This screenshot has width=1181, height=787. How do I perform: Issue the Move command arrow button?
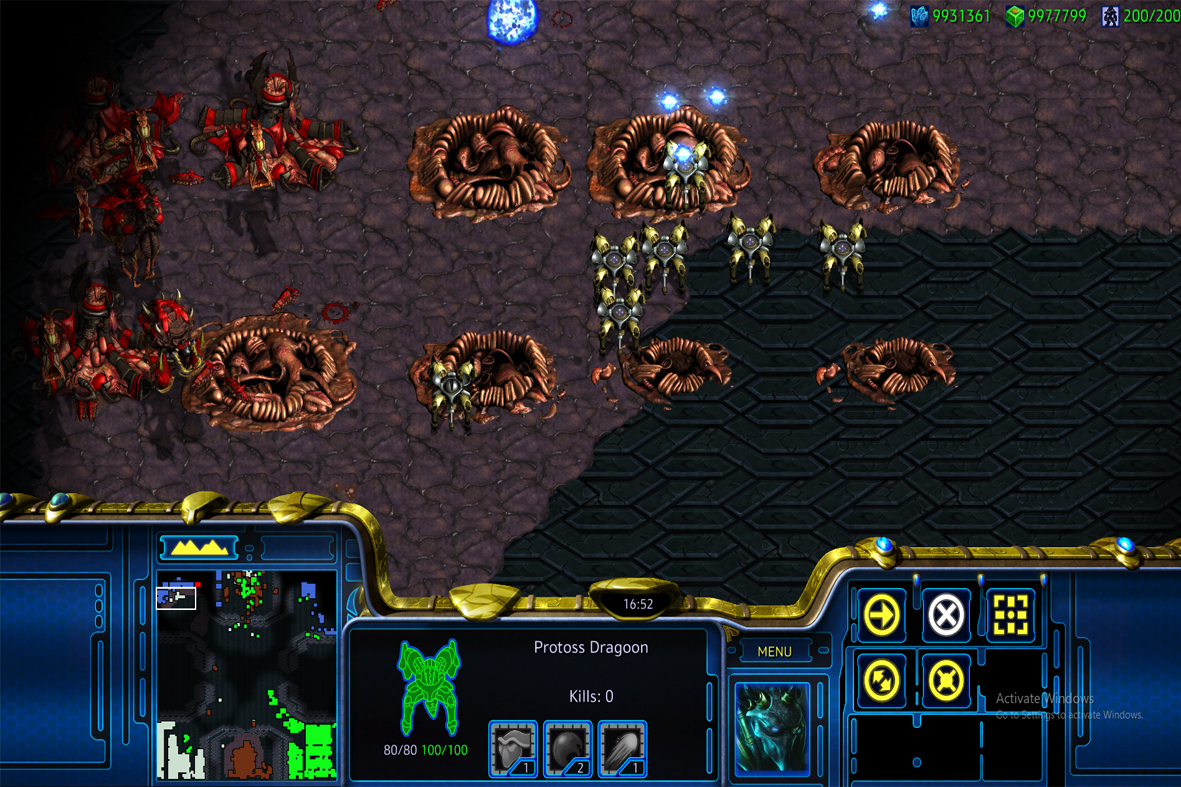pyautogui.click(x=881, y=615)
